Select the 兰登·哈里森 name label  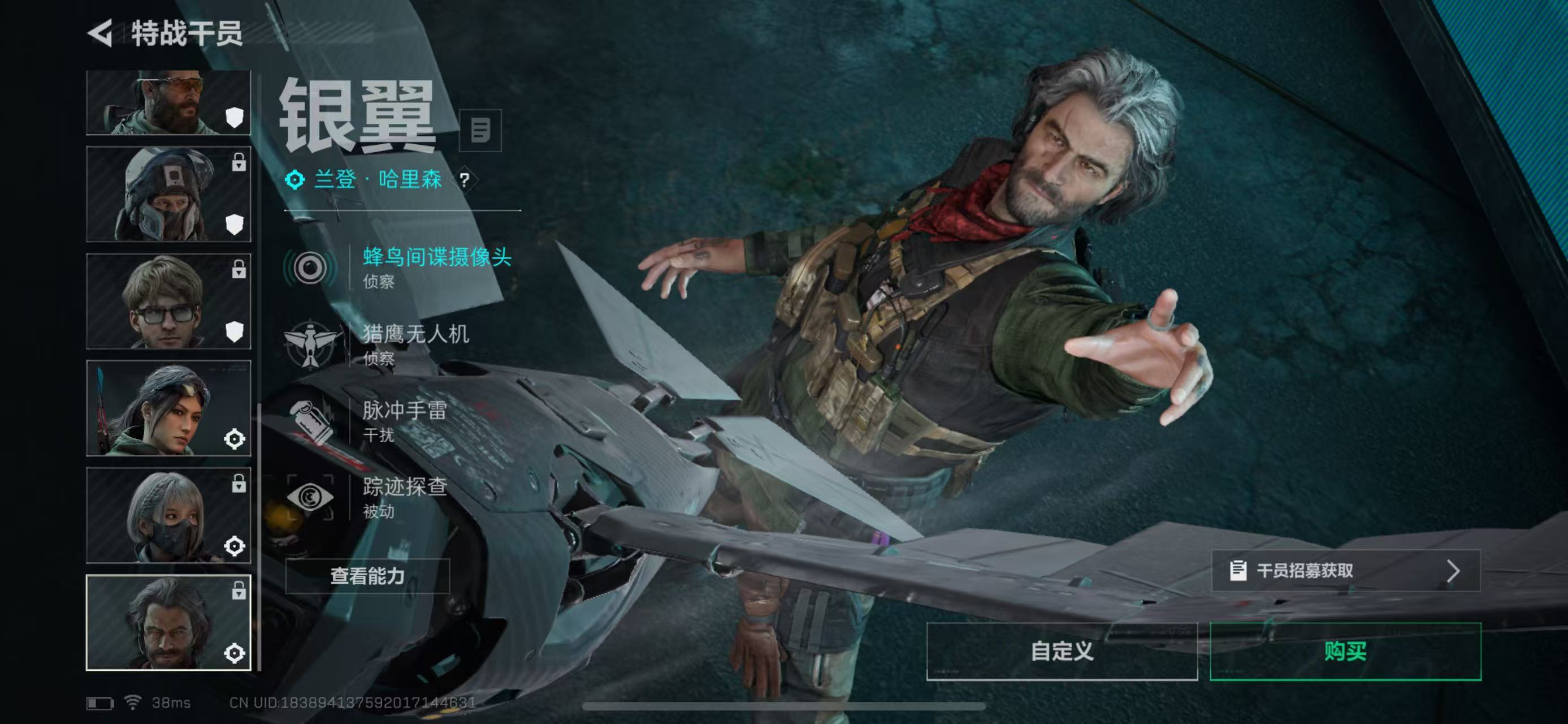tap(378, 180)
